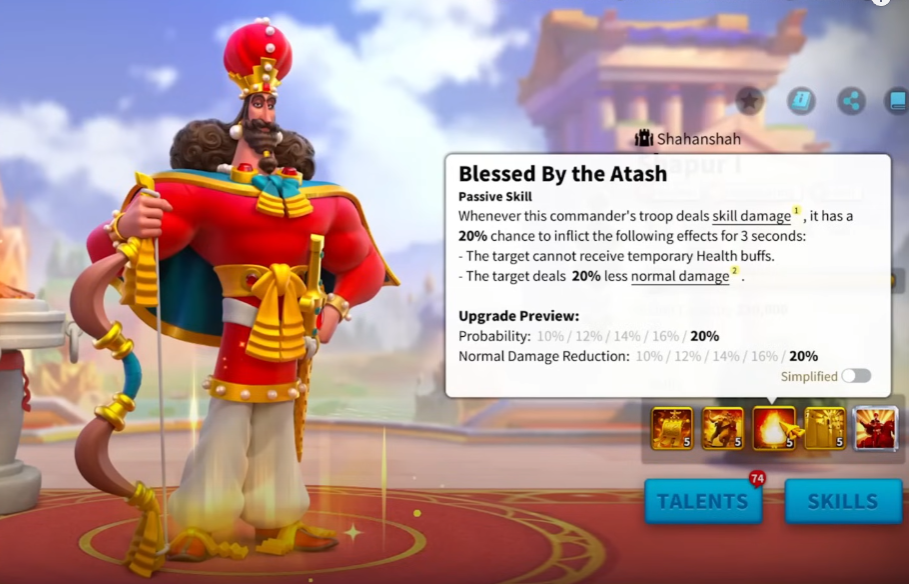Select the golden scroll banner skill icon

(672, 428)
